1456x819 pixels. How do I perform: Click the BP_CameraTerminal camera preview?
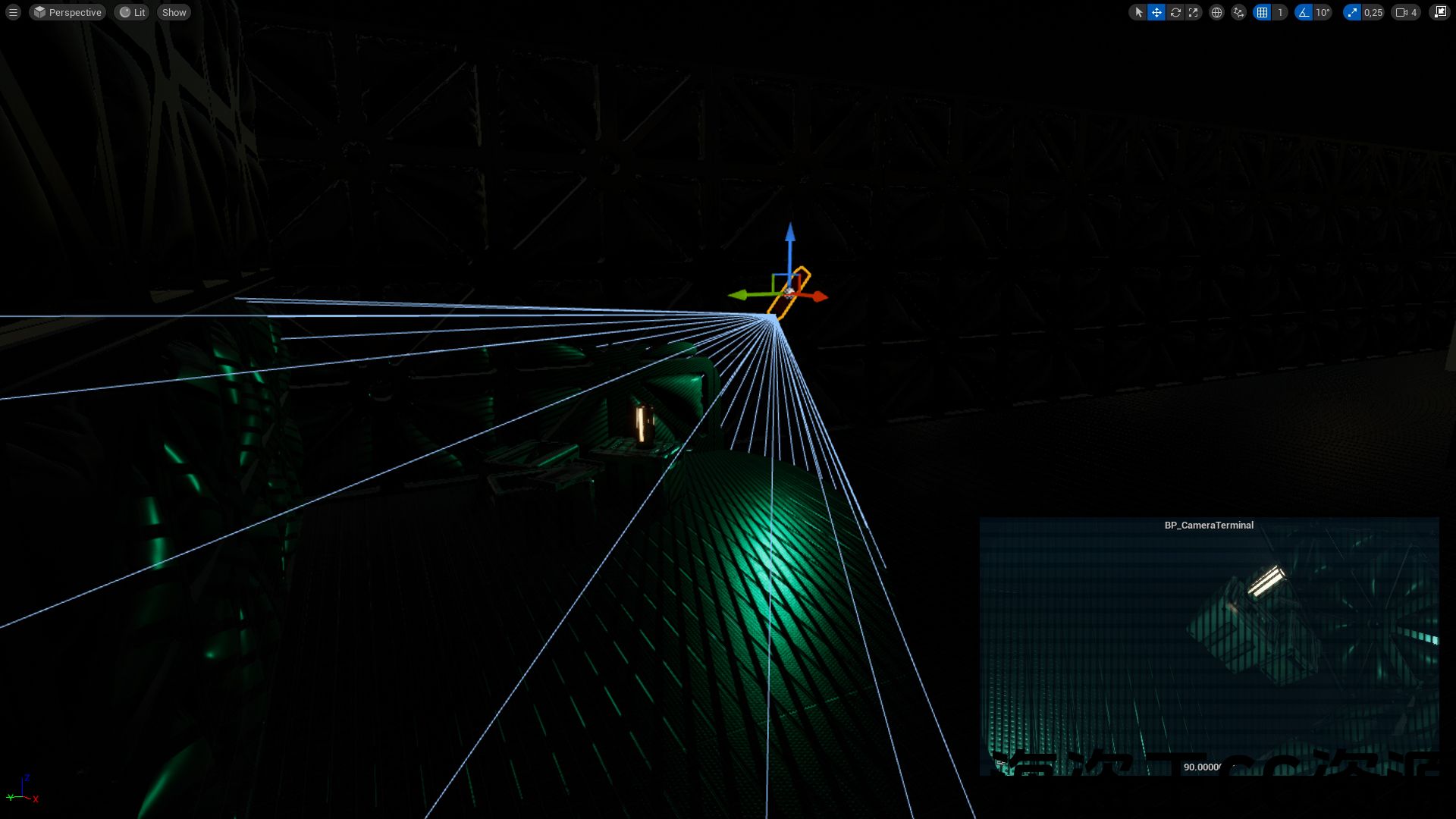(1209, 646)
